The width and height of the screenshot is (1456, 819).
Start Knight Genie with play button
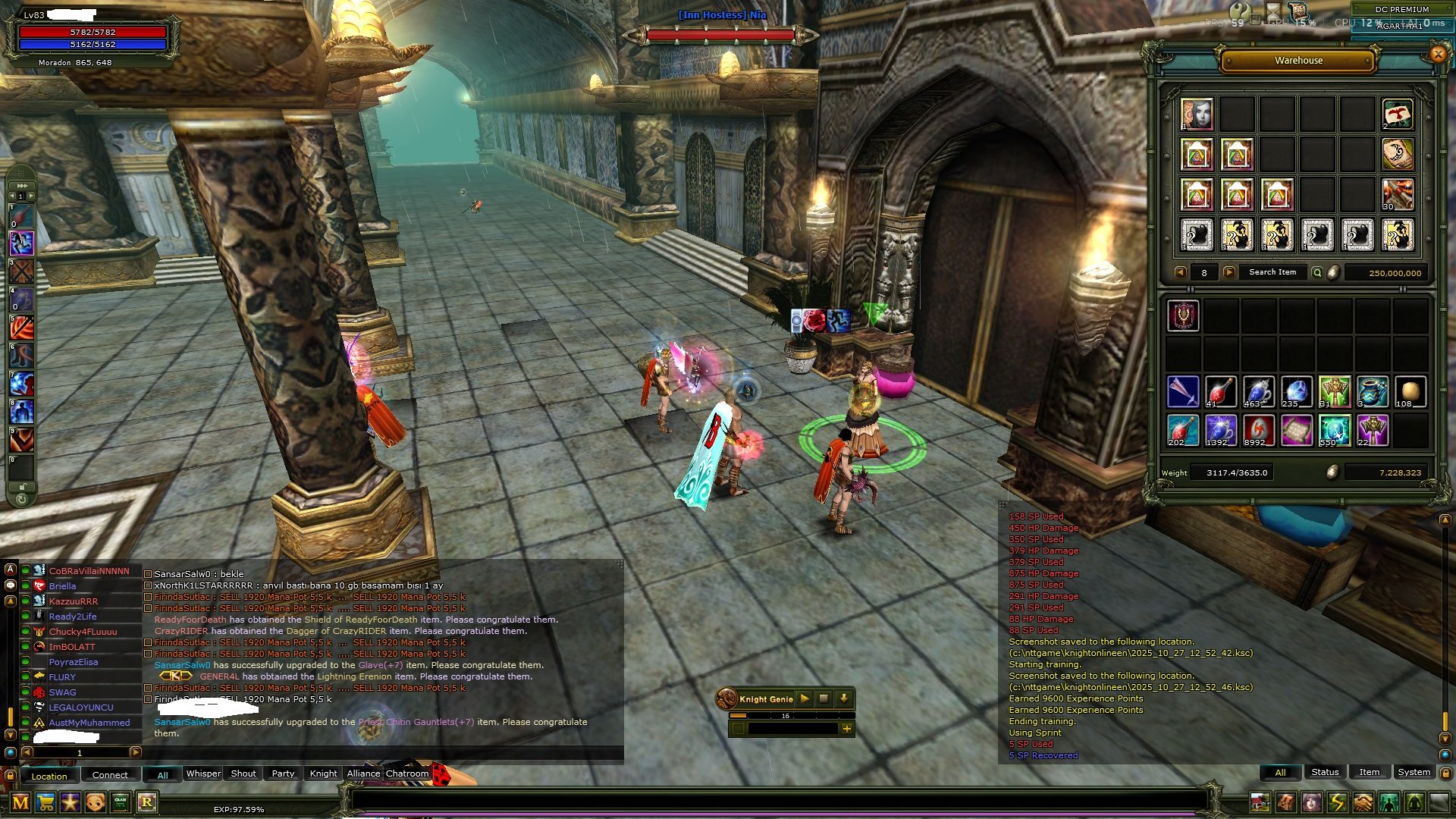805,698
